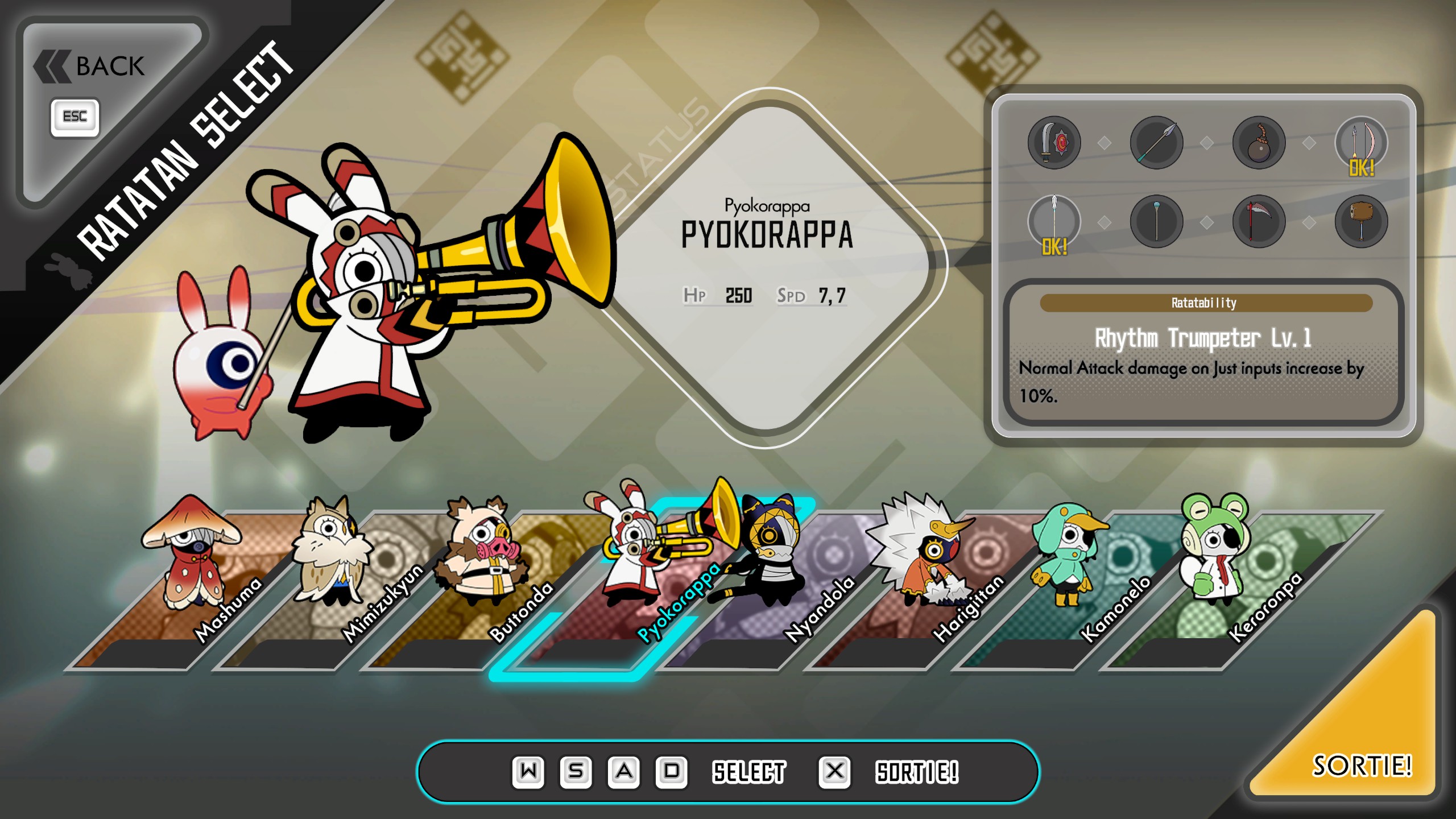Select the teal-handled spear weapon icon

[1156, 142]
